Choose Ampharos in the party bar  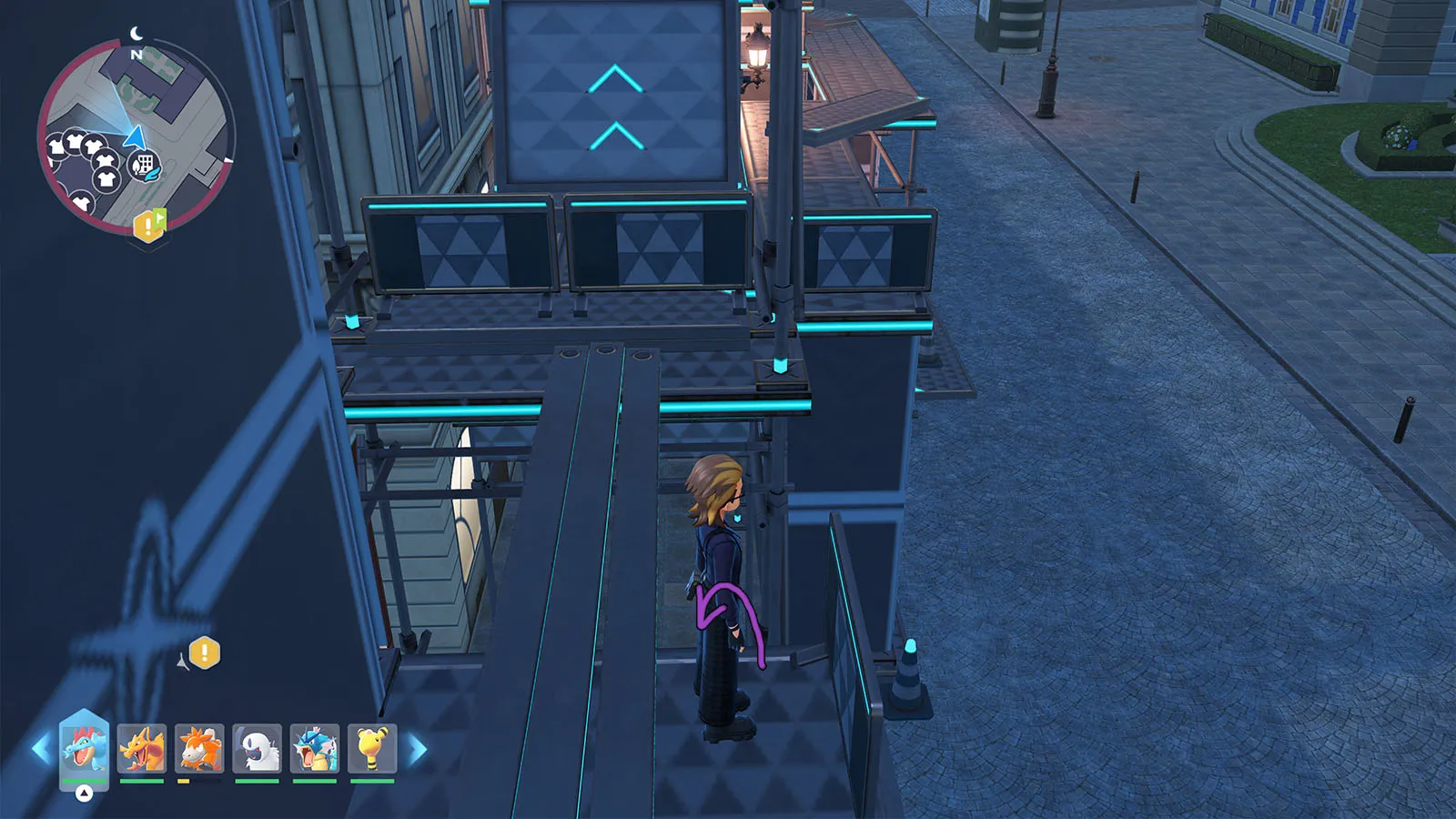(372, 748)
